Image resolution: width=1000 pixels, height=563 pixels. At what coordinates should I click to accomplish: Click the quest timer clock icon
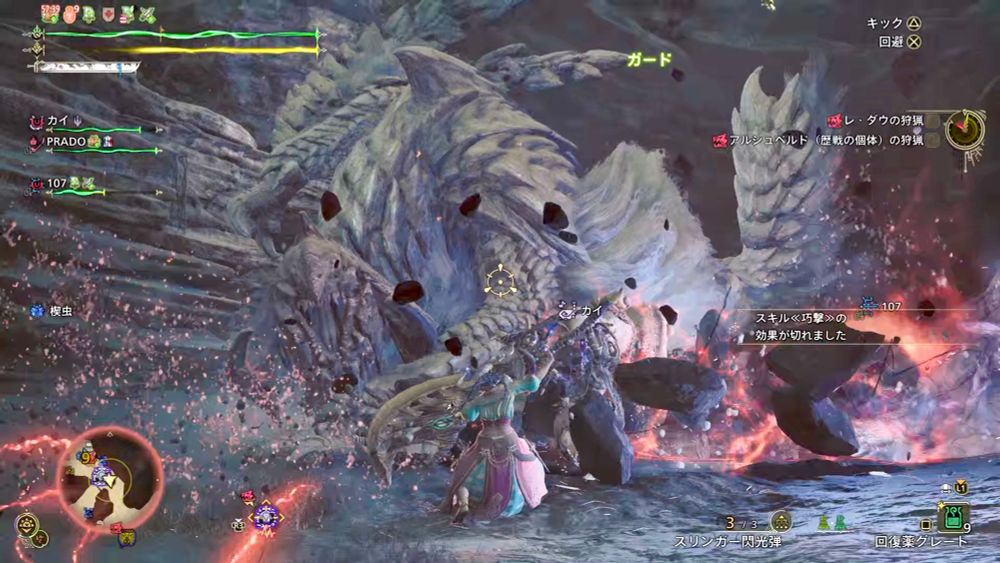click(x=964, y=128)
